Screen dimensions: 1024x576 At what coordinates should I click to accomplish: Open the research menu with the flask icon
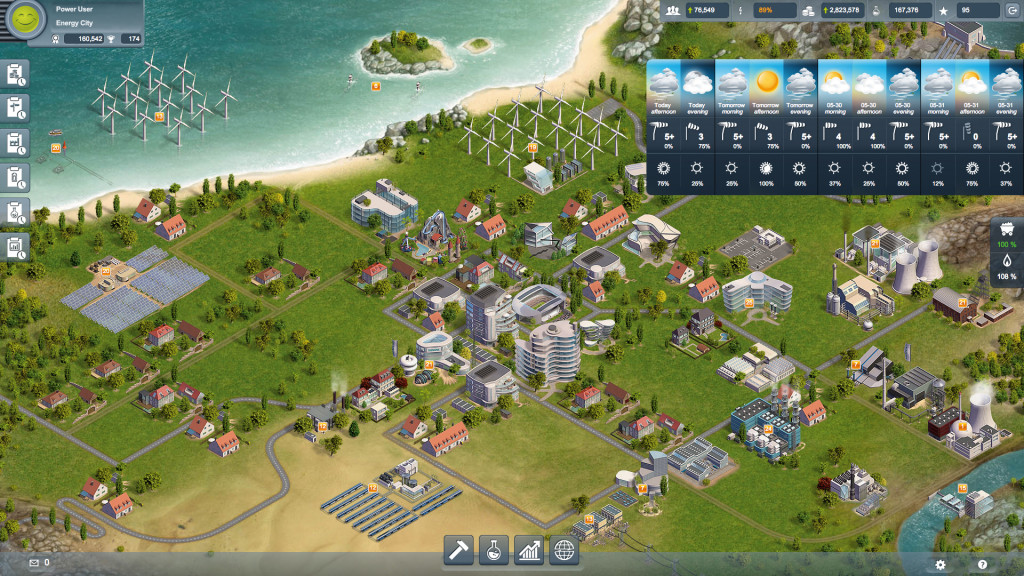click(x=494, y=550)
